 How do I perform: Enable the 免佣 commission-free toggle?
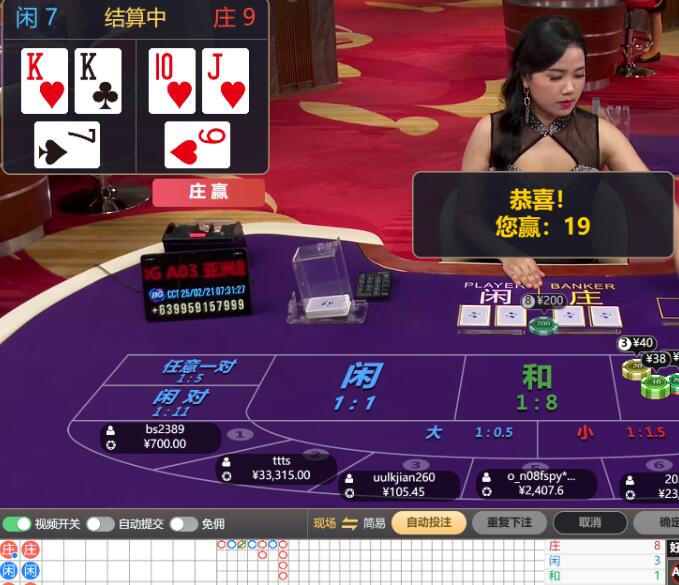point(183,524)
